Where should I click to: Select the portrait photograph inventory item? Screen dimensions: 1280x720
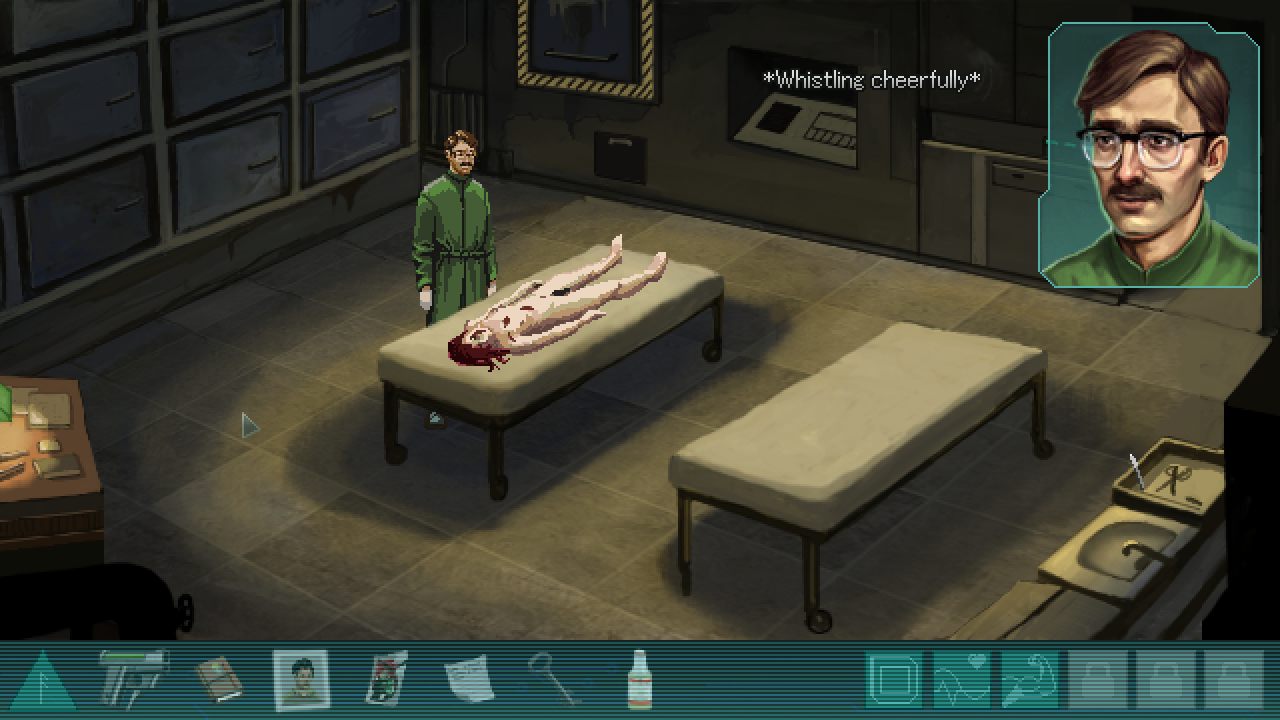pos(301,680)
